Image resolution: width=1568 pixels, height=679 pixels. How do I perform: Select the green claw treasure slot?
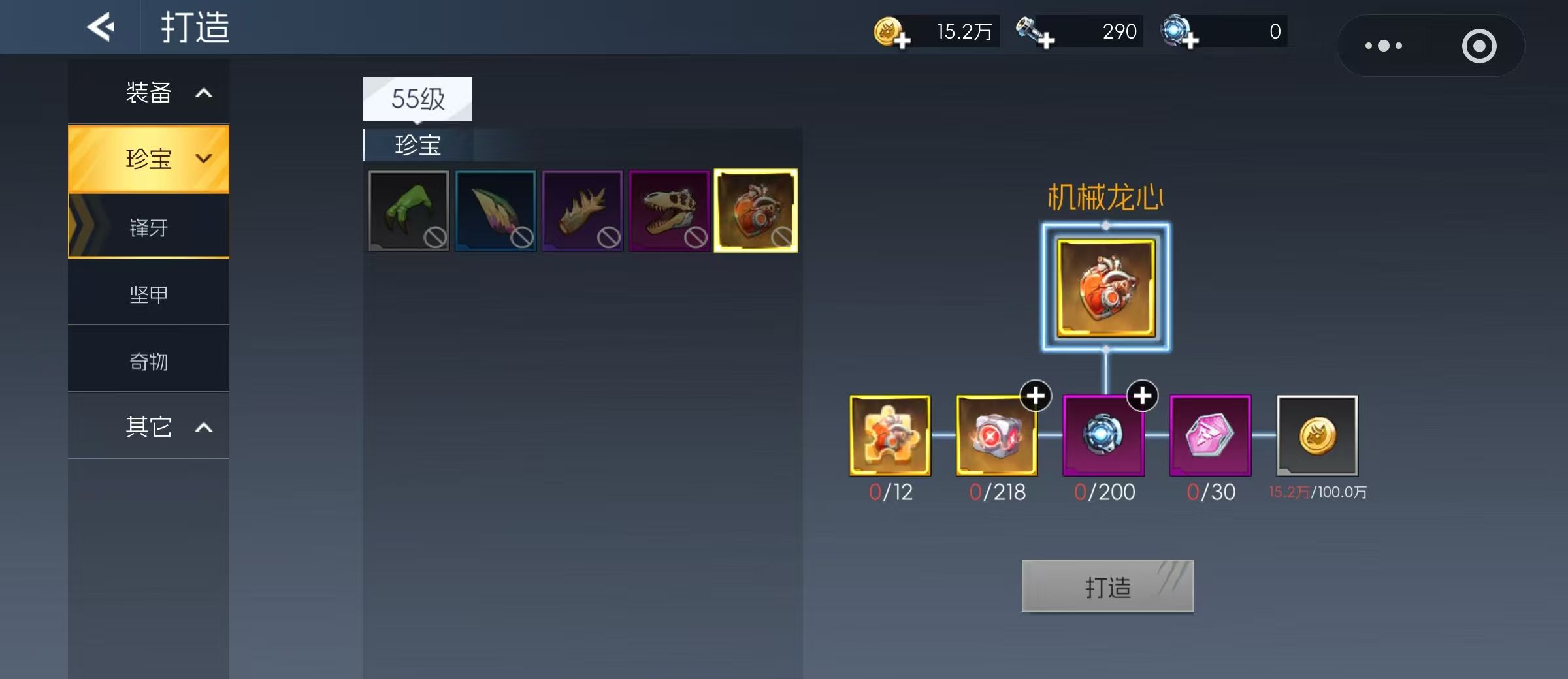click(409, 210)
